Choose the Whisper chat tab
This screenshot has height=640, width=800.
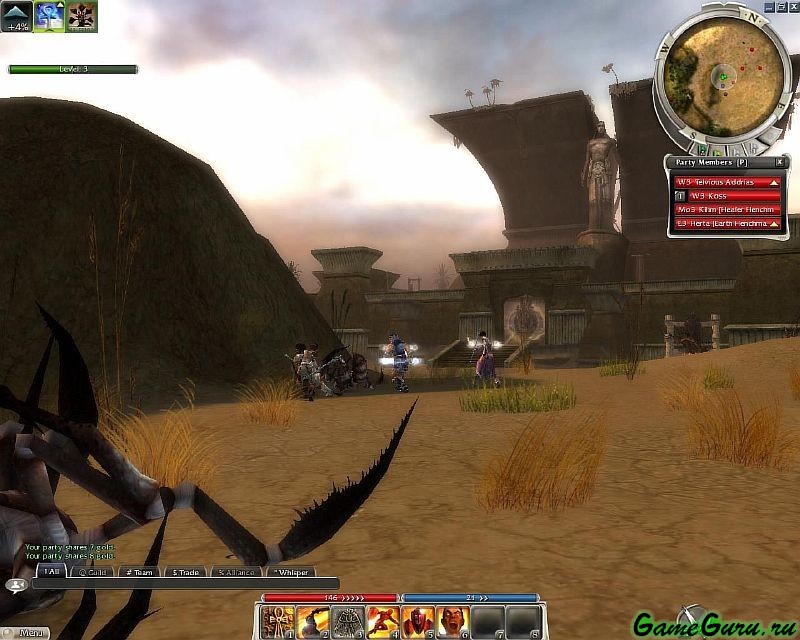[x=291, y=572]
